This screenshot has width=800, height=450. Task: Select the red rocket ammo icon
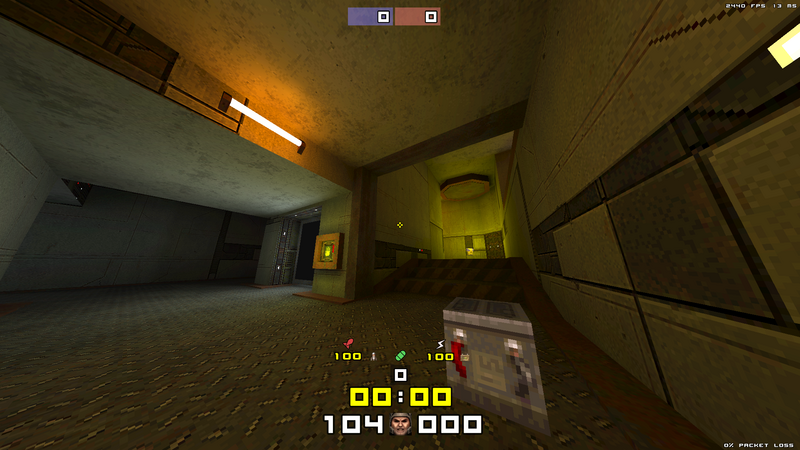(x=348, y=344)
